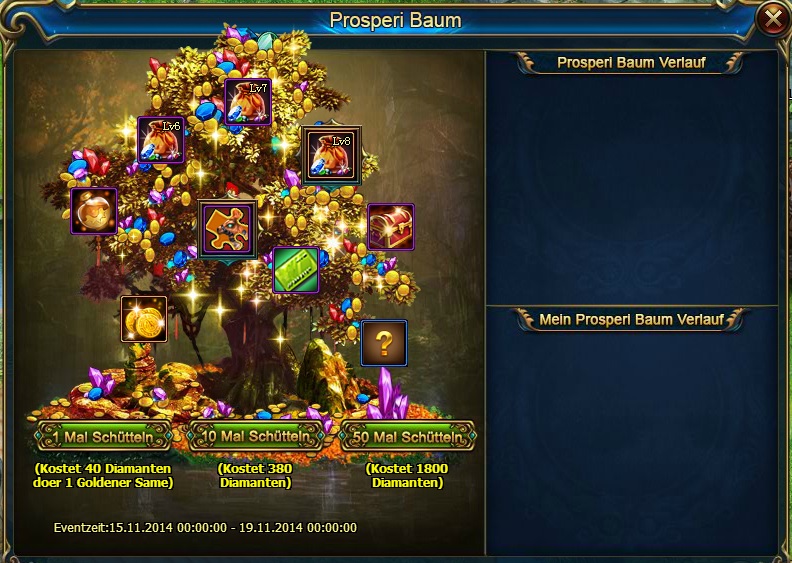This screenshot has height=563, width=792.
Task: Select the Lv8 reward bag icon
Action: [x=331, y=155]
